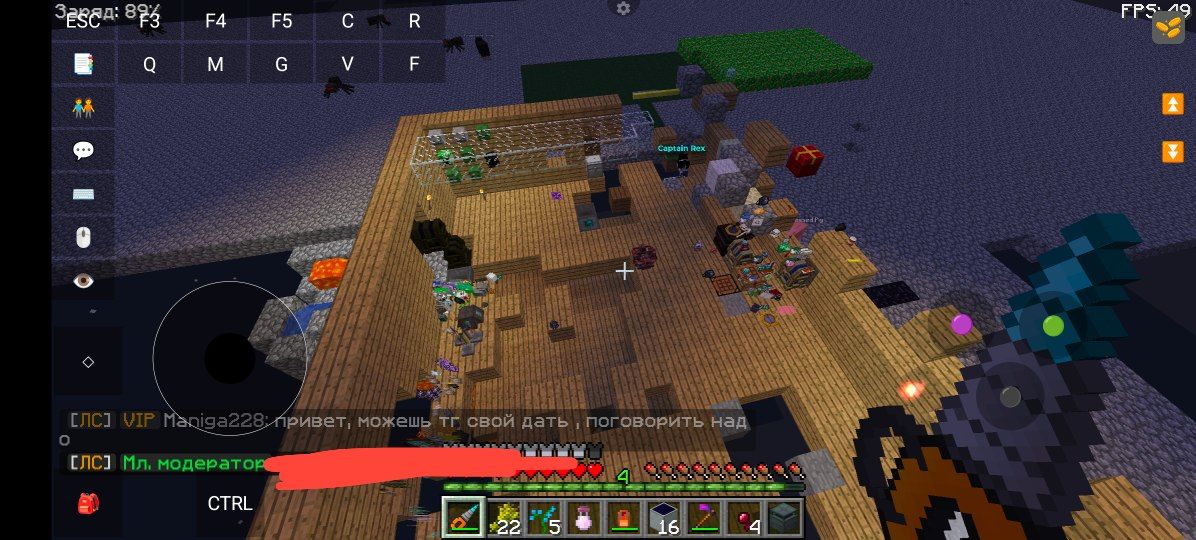
Task: Tap the orange double up-arrow button
Action: click(1172, 104)
